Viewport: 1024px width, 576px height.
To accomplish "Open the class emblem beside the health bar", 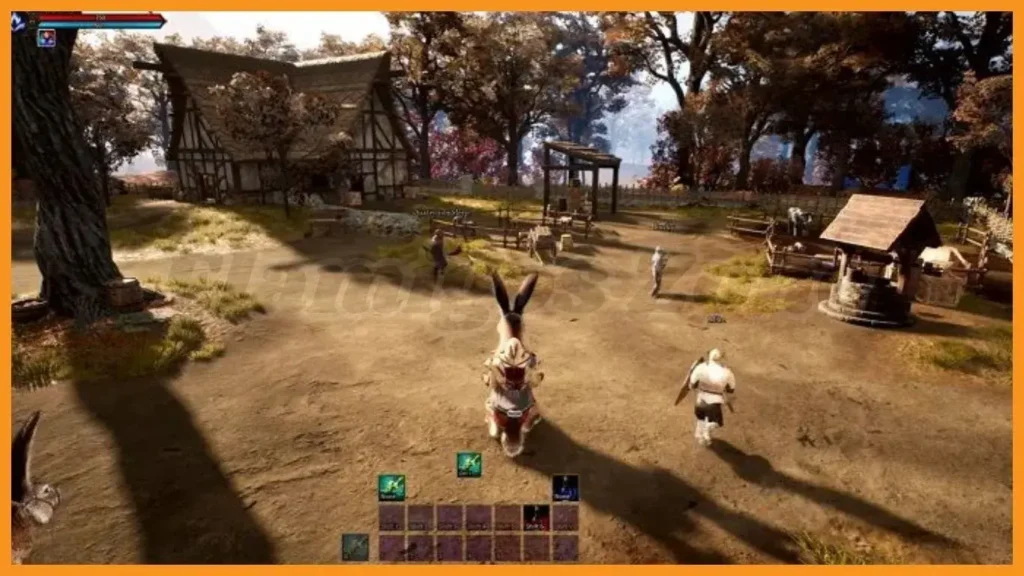I will tap(19, 22).
